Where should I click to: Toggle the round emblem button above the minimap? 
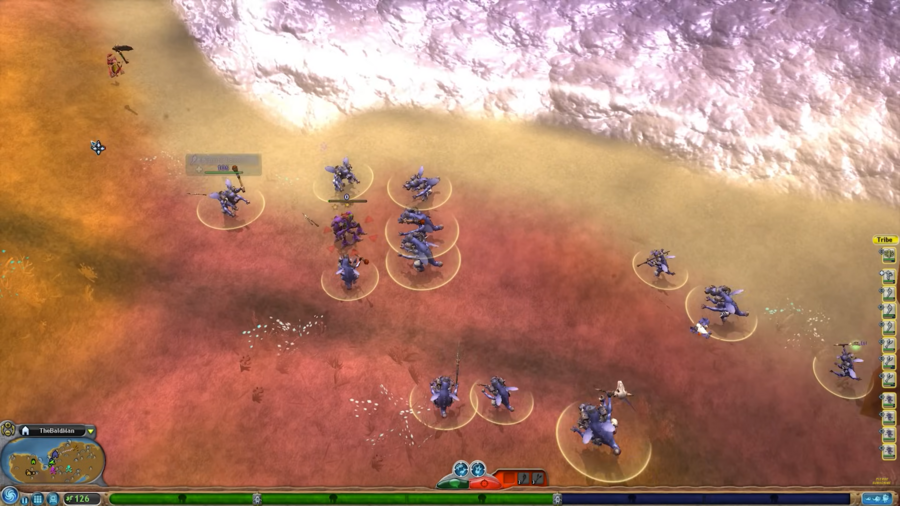click(x=9, y=429)
